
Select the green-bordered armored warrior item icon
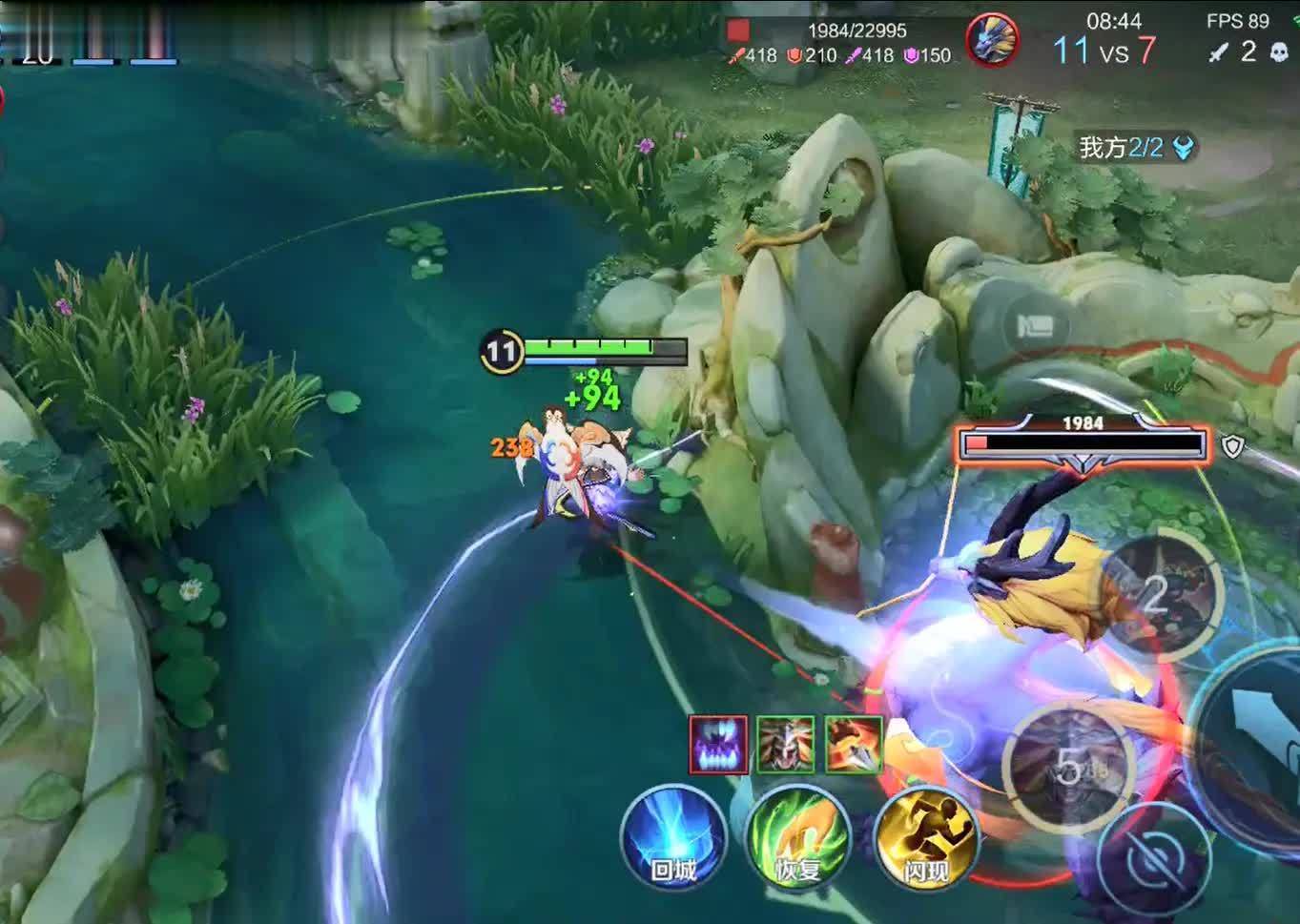coord(785,744)
